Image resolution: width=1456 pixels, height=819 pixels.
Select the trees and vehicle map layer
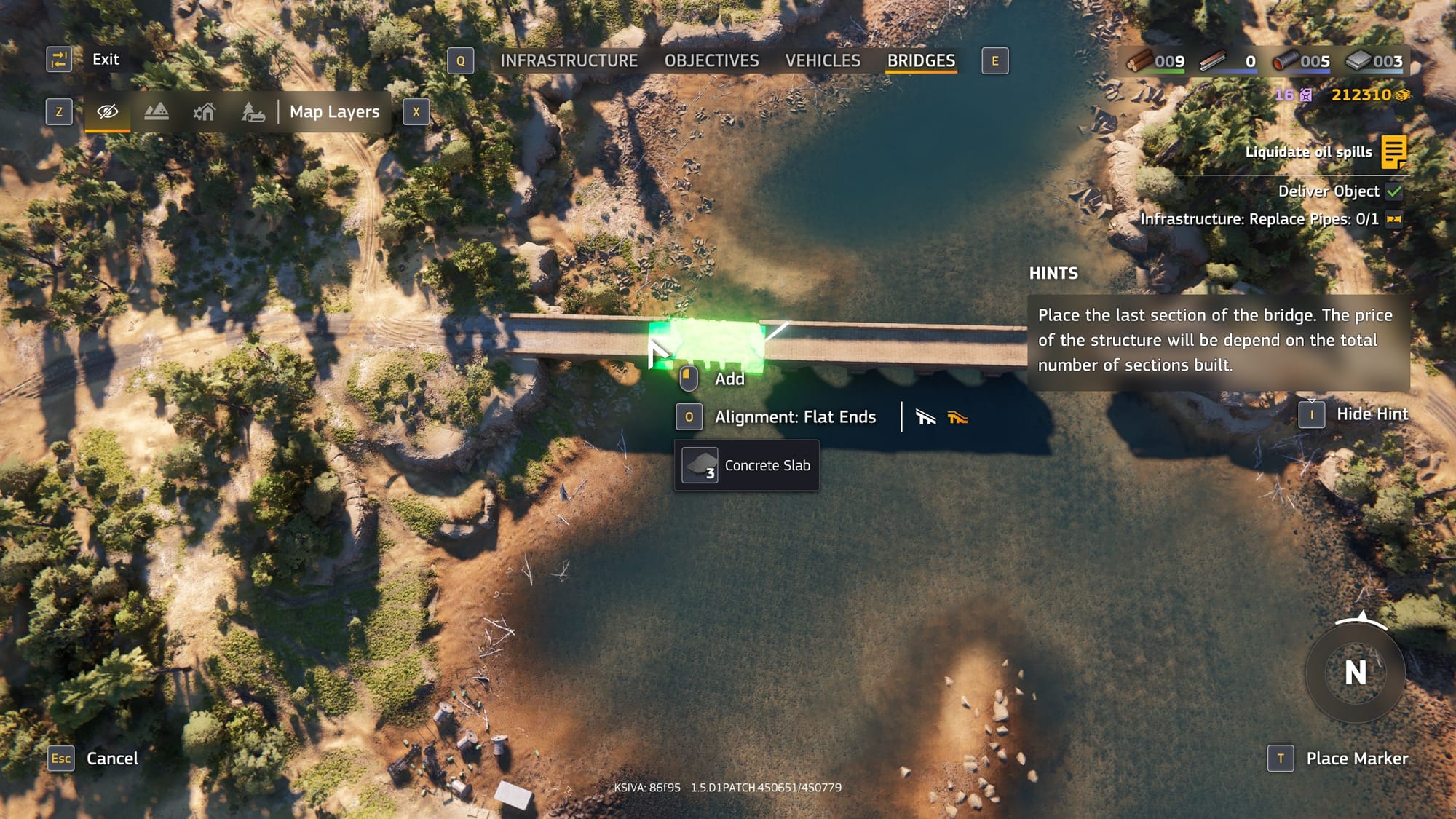253,112
